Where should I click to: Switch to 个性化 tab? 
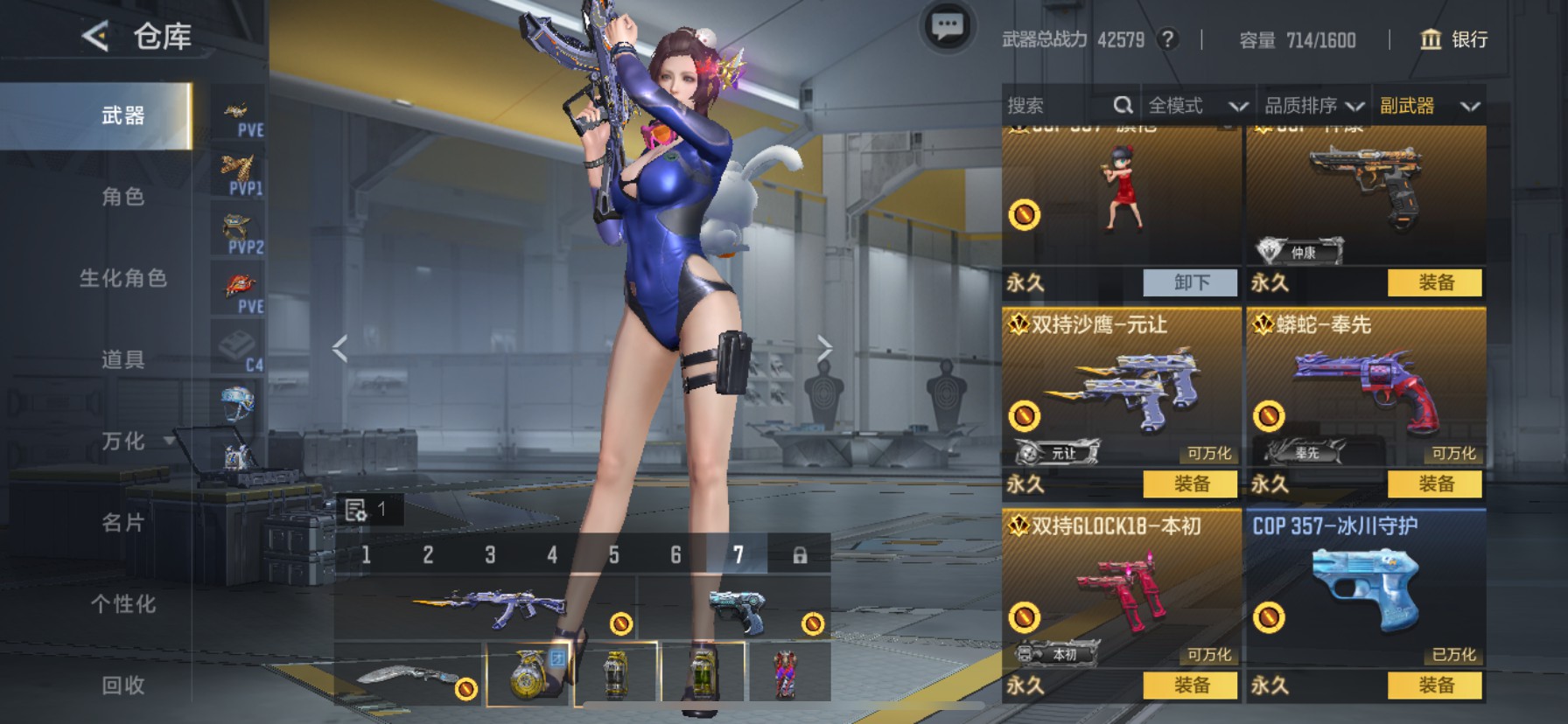(x=122, y=604)
